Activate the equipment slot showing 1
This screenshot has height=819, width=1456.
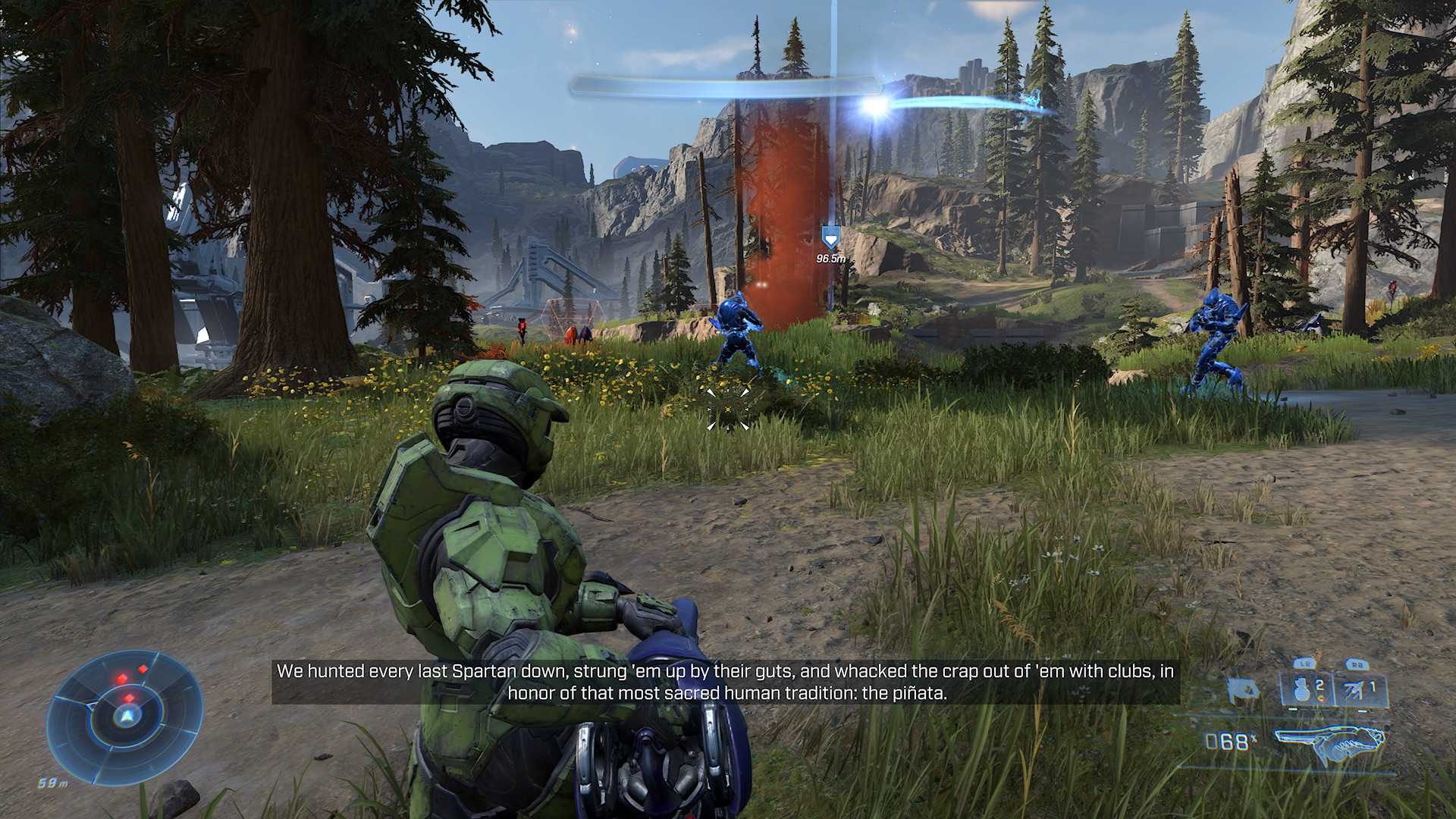pyautogui.click(x=1360, y=690)
